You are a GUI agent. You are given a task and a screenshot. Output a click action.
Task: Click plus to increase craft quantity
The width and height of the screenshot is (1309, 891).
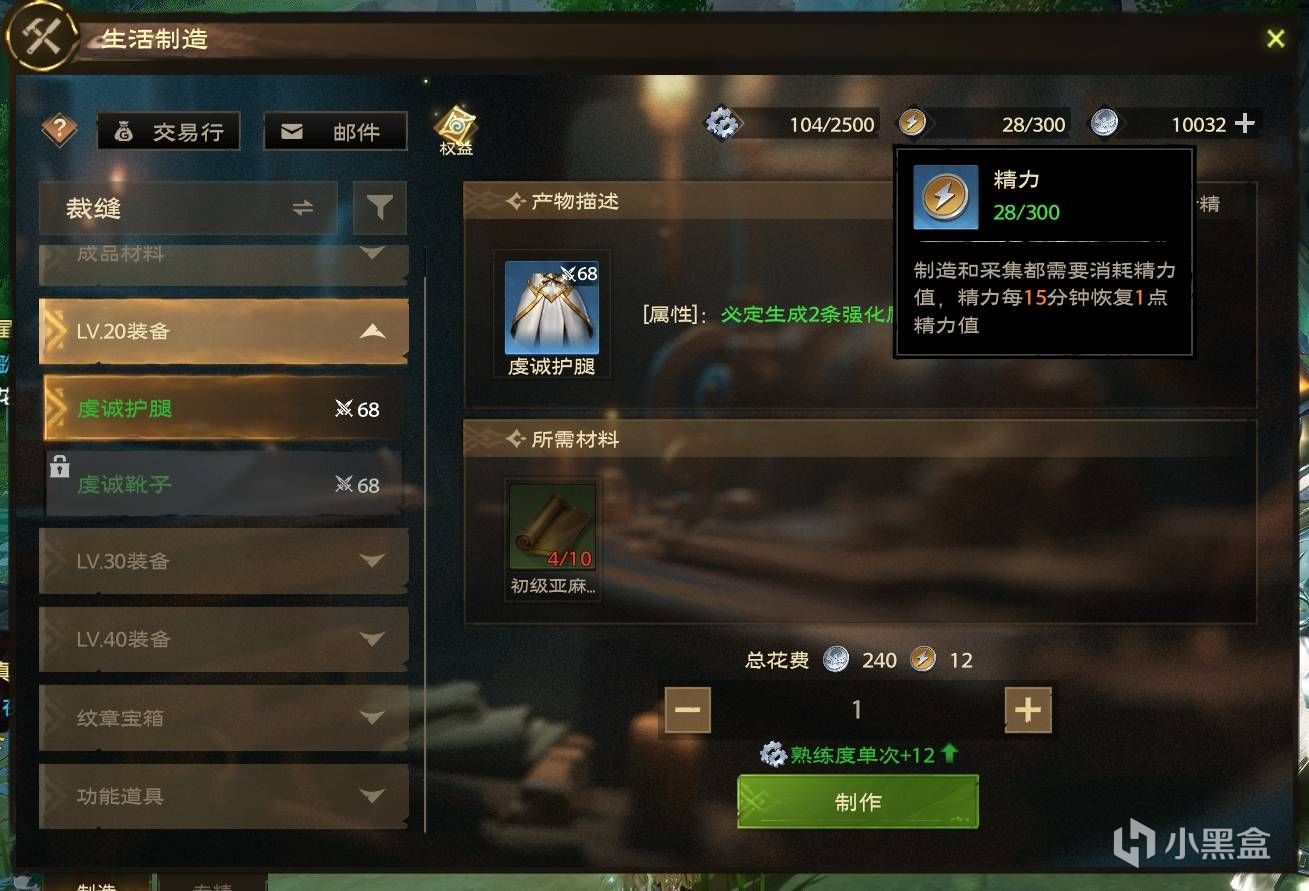(1026, 709)
